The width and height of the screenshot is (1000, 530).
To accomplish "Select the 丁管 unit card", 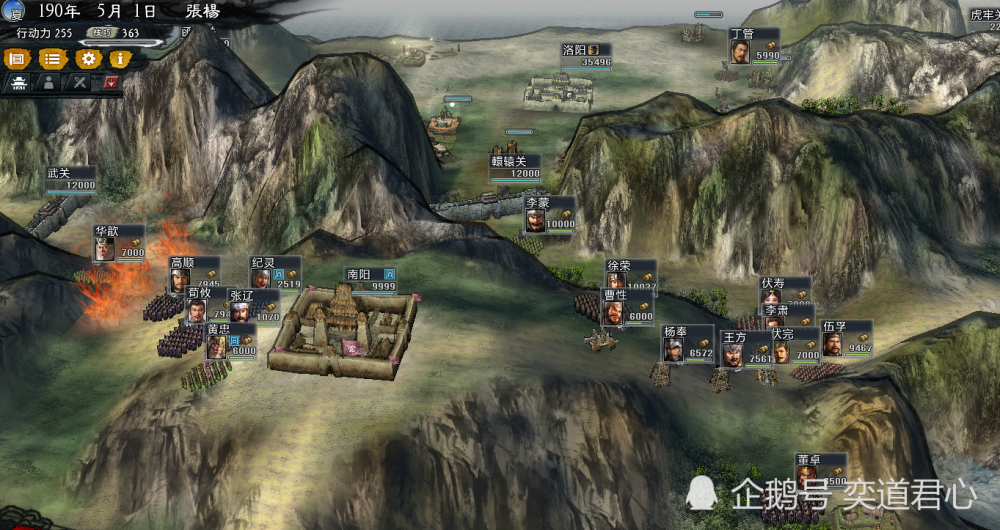I will point(753,46).
